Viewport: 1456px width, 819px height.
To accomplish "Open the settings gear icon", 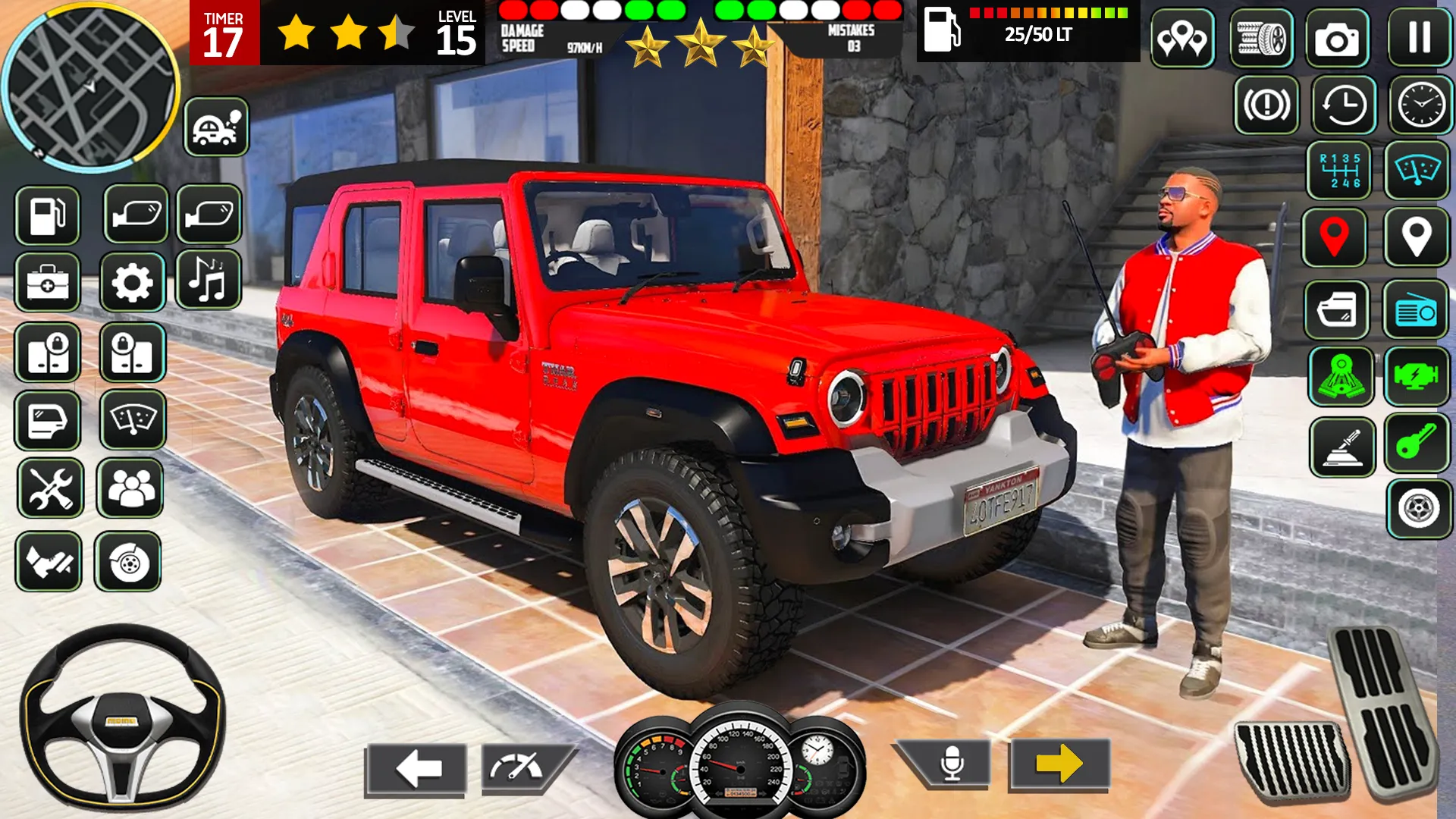I will 133,282.
